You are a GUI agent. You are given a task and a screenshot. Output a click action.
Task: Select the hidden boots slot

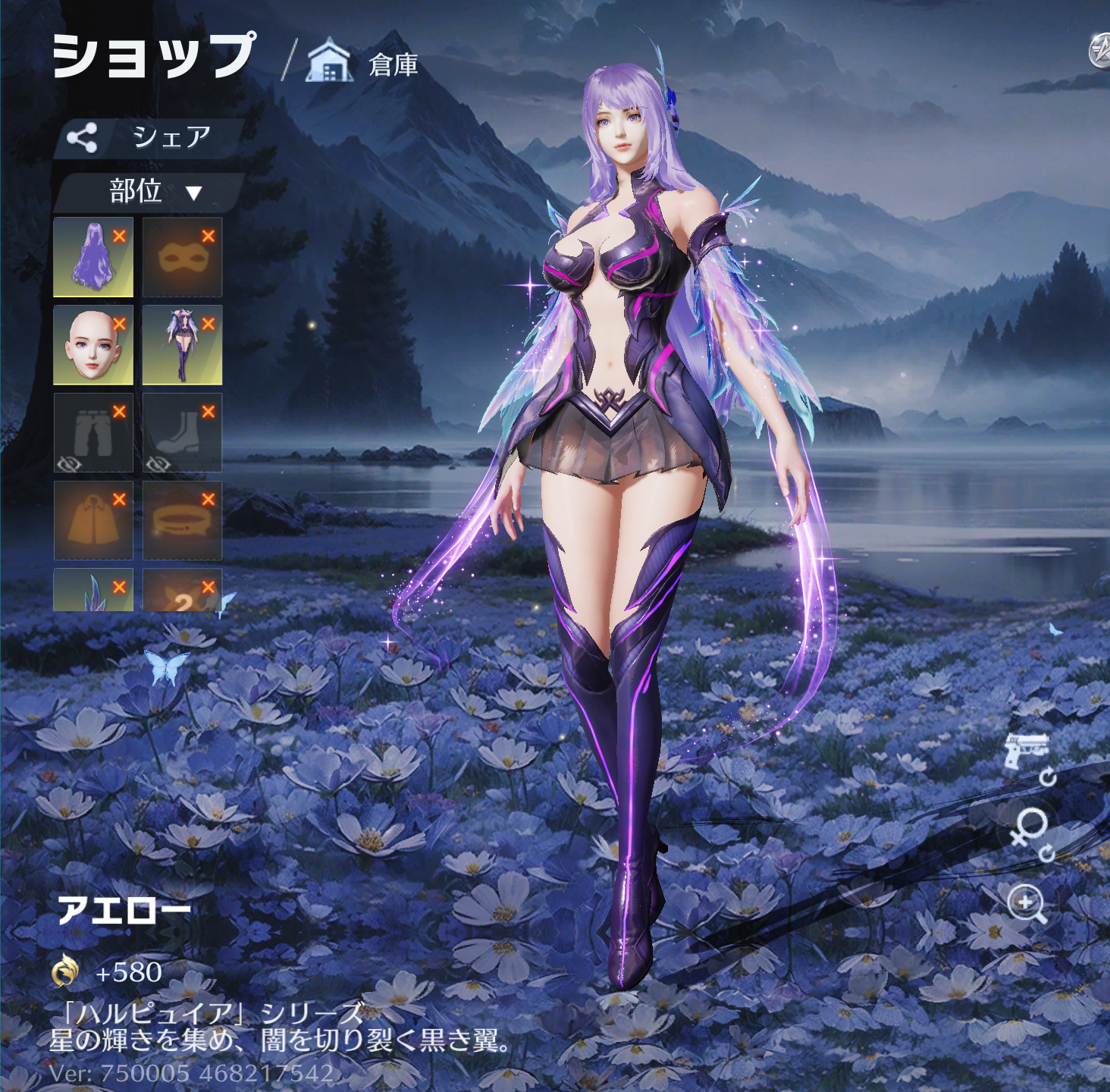tap(181, 434)
